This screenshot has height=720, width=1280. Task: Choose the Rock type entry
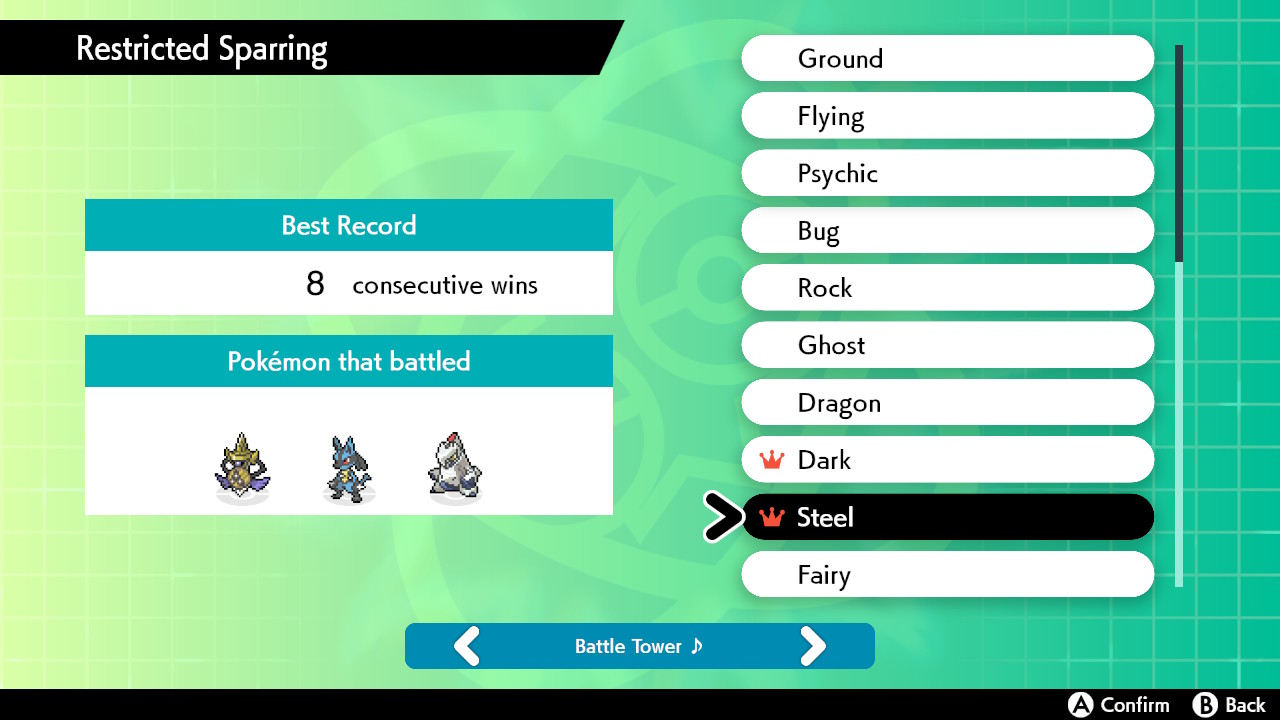click(x=947, y=288)
